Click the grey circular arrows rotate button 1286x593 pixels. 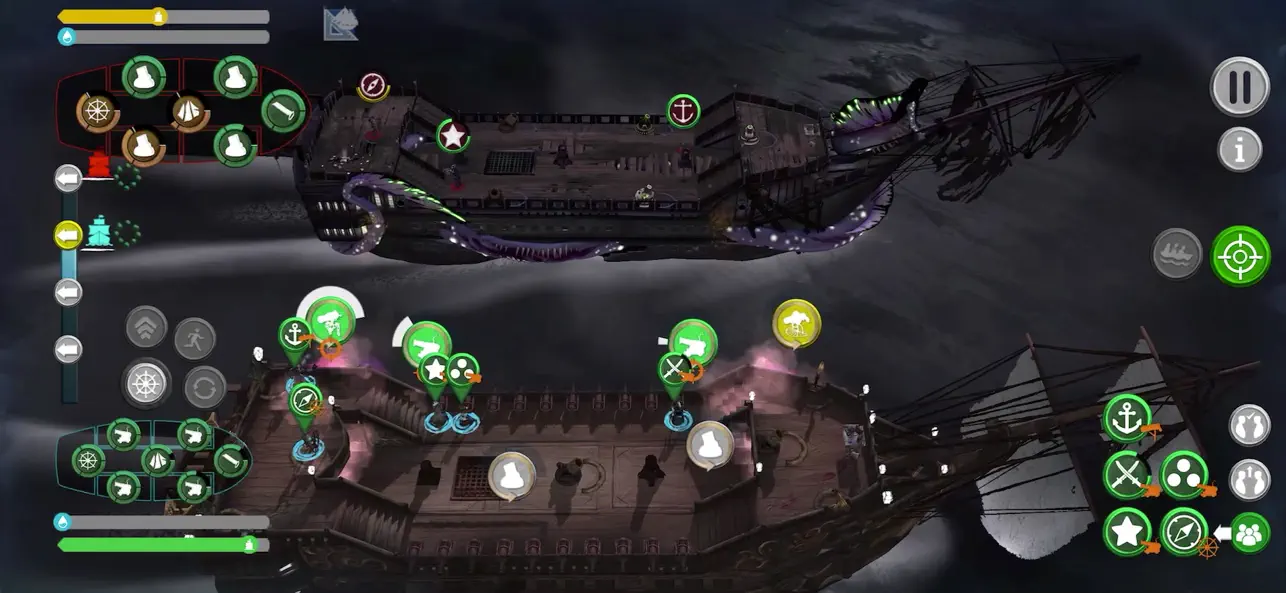(x=204, y=386)
